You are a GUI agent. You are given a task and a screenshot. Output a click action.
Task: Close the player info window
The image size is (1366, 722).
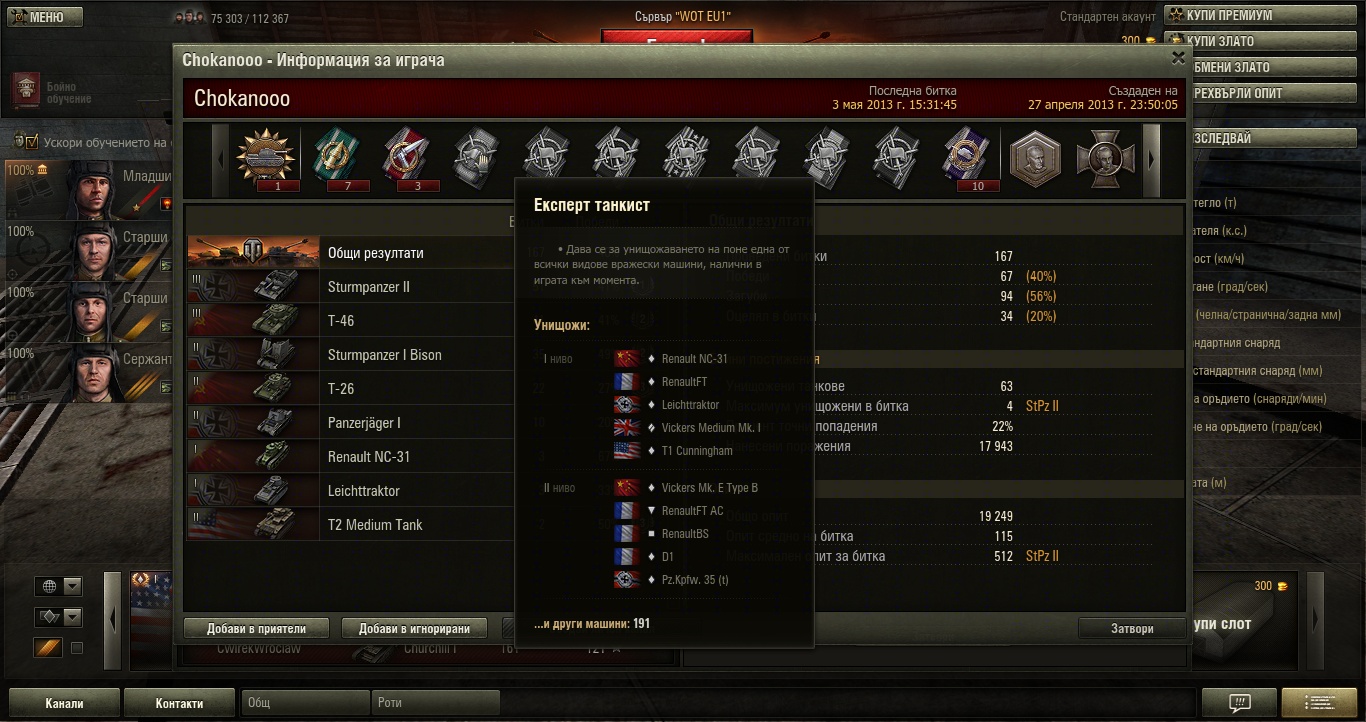(x=1178, y=59)
